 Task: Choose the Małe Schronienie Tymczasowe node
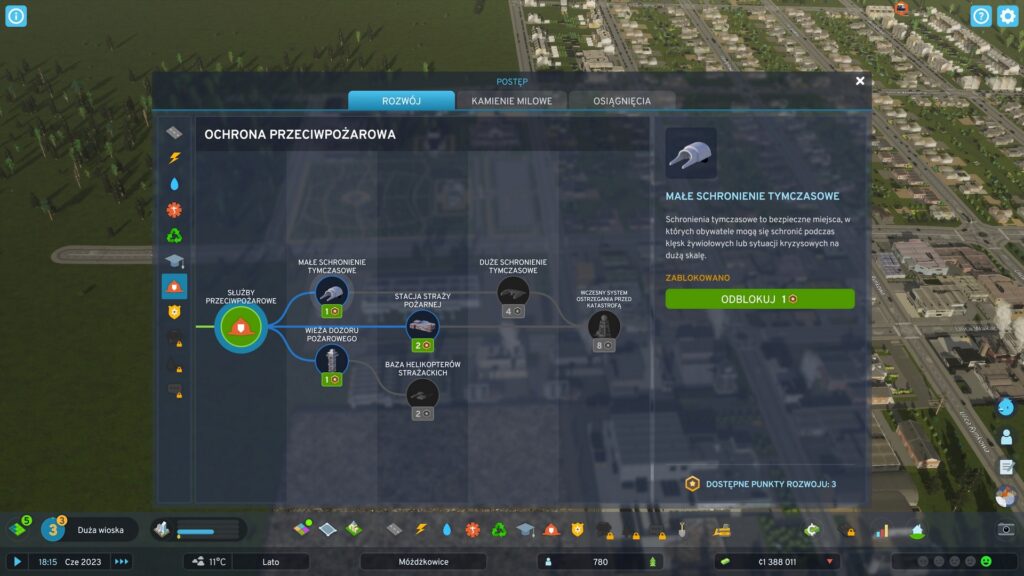pos(331,291)
